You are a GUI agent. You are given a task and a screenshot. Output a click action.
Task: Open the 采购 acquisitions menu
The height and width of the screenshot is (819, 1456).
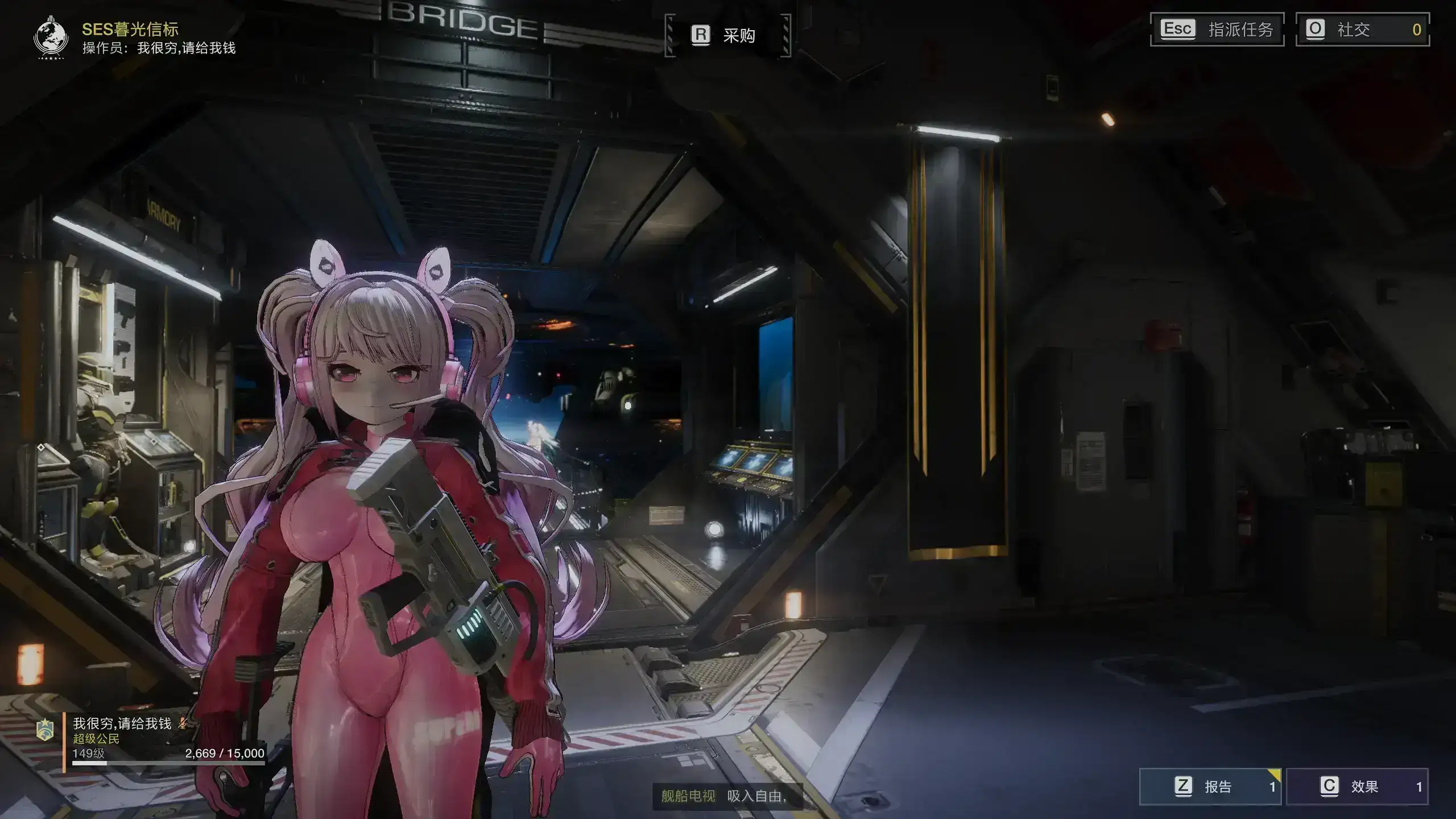[x=727, y=35]
